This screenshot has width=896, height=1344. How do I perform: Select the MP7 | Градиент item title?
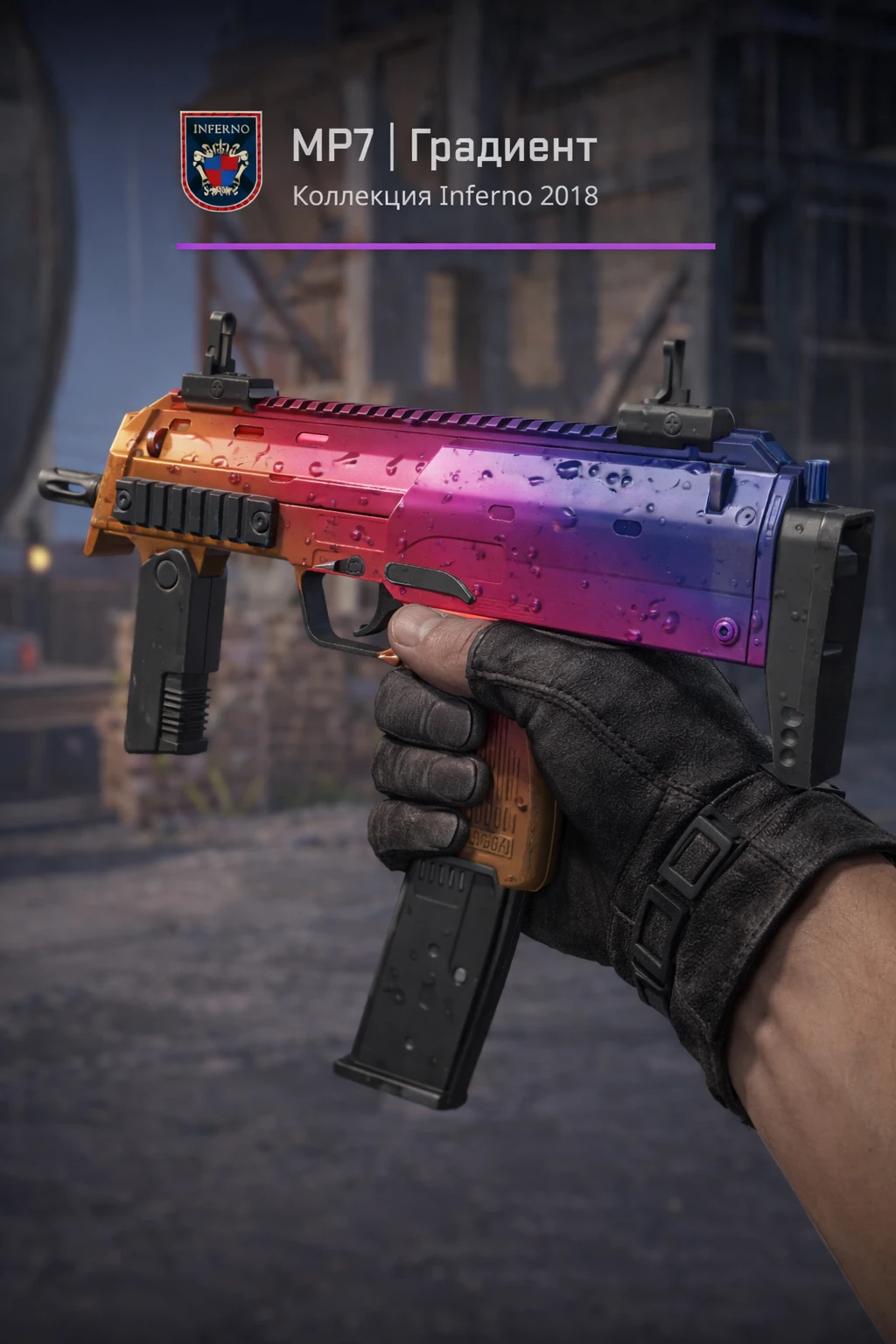tap(444, 147)
